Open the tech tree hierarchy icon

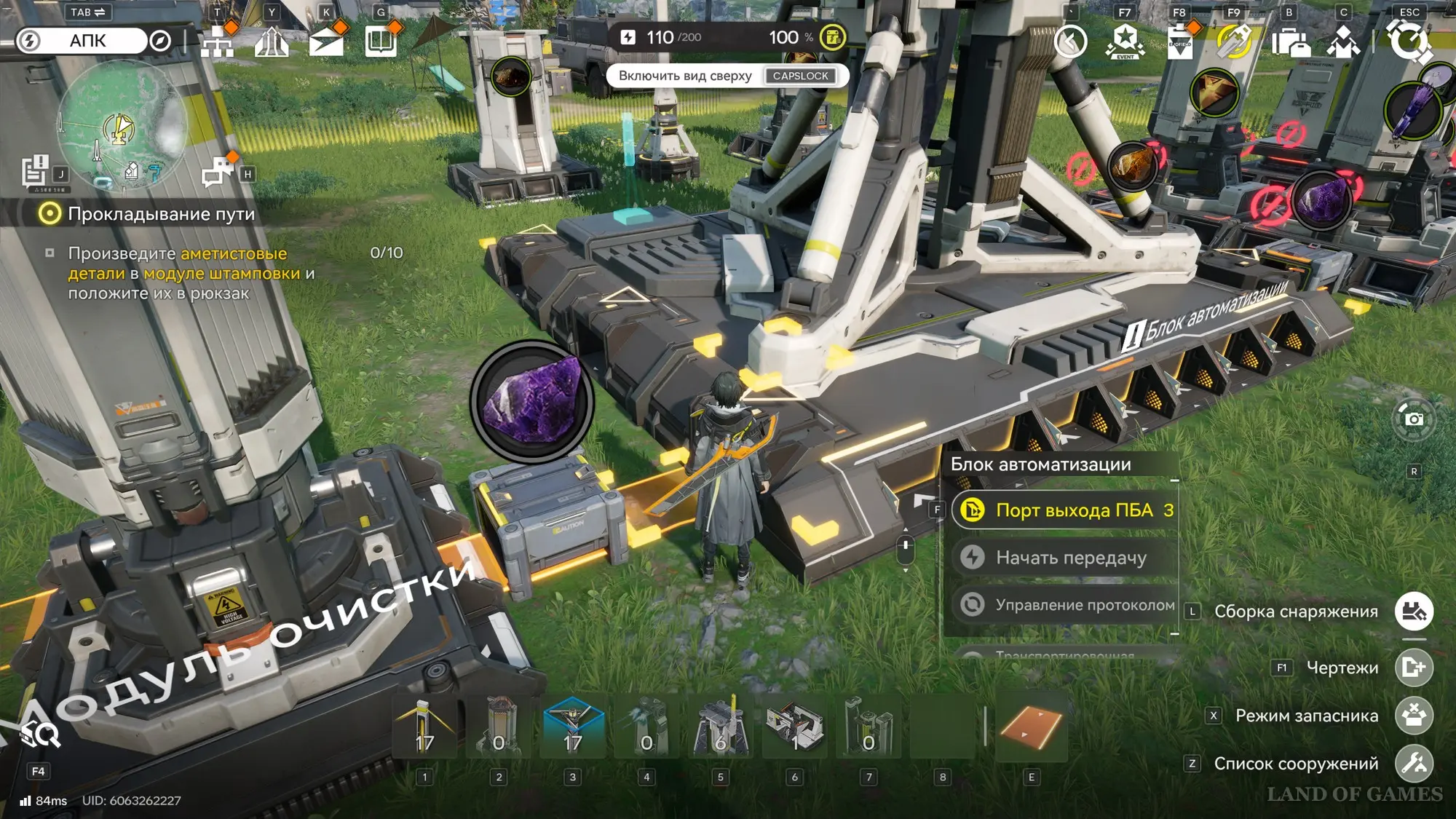(x=217, y=41)
